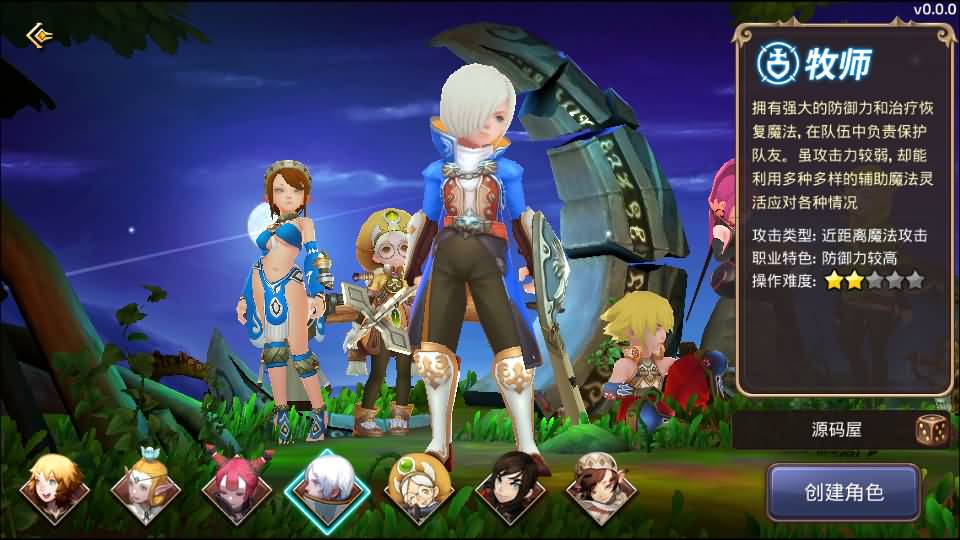Image resolution: width=960 pixels, height=540 pixels.
Task: Pick the brown-haired character with white headscarf
Action: click(601, 488)
